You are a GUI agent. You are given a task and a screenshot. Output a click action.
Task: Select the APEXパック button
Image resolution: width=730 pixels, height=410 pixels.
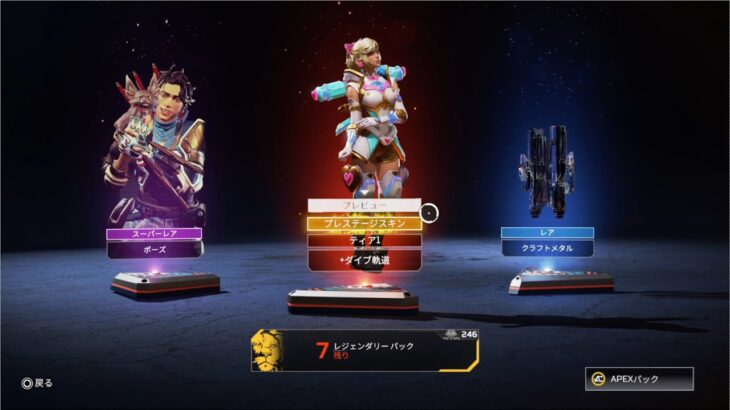click(x=638, y=379)
